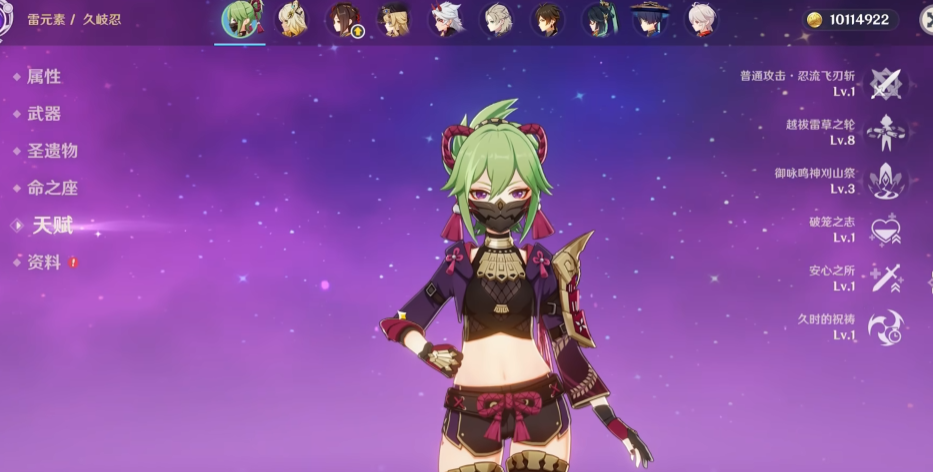Viewport: 933px width, 472px height.
Task: Switch to the character wearing wide dark hat
Action: coord(650,19)
